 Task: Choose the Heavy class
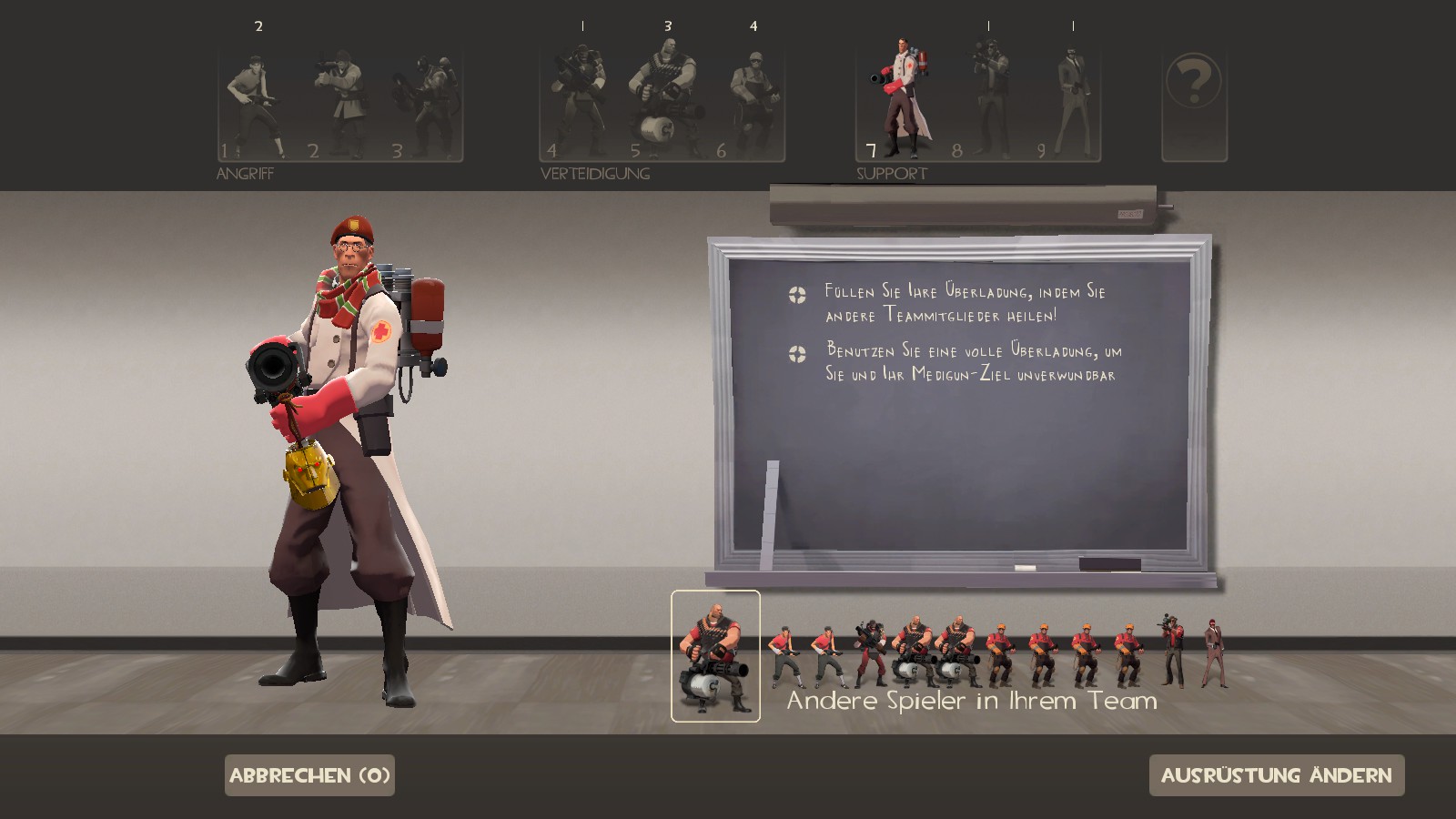coord(662,105)
